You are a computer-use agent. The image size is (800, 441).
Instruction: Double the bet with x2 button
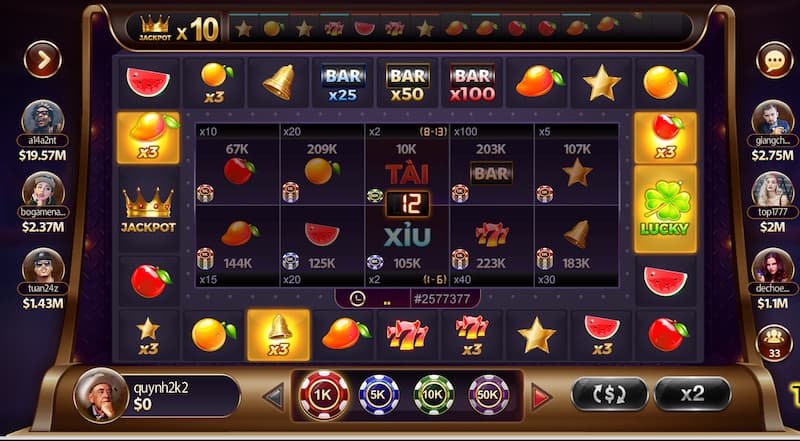[x=692, y=394]
